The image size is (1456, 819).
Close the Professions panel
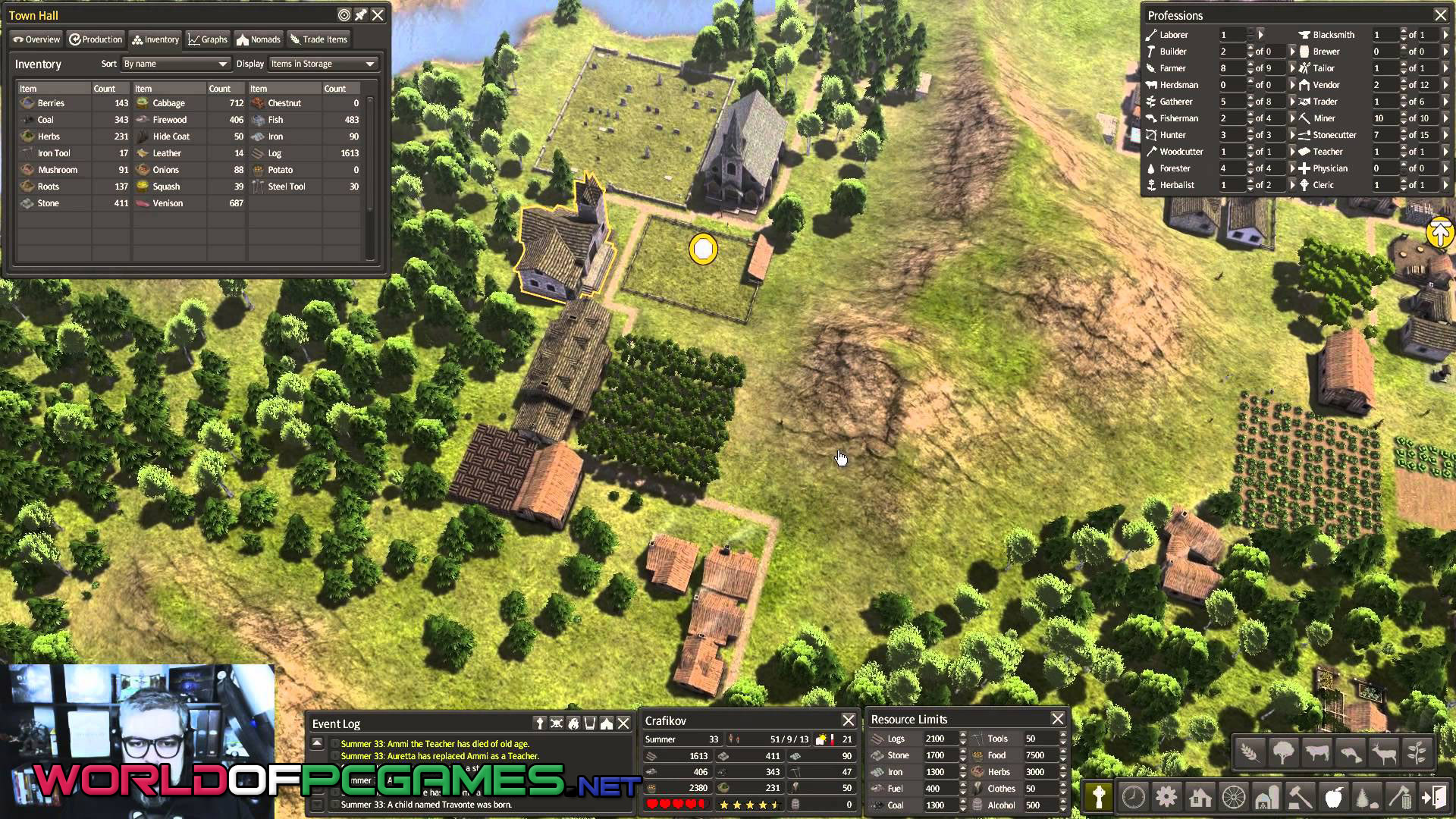tap(1440, 15)
